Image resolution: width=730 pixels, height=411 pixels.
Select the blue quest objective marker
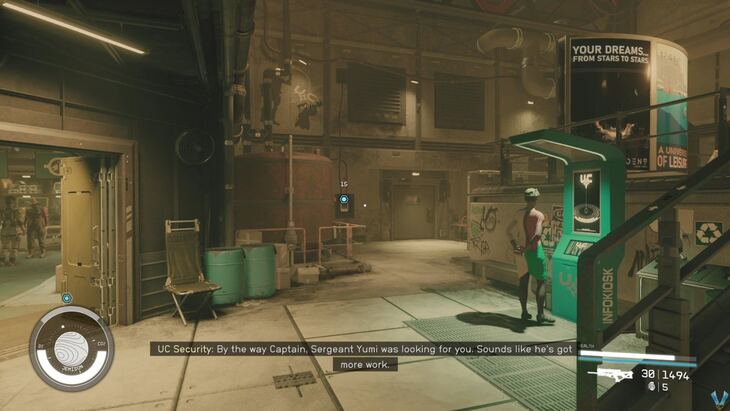pyautogui.click(x=344, y=199)
